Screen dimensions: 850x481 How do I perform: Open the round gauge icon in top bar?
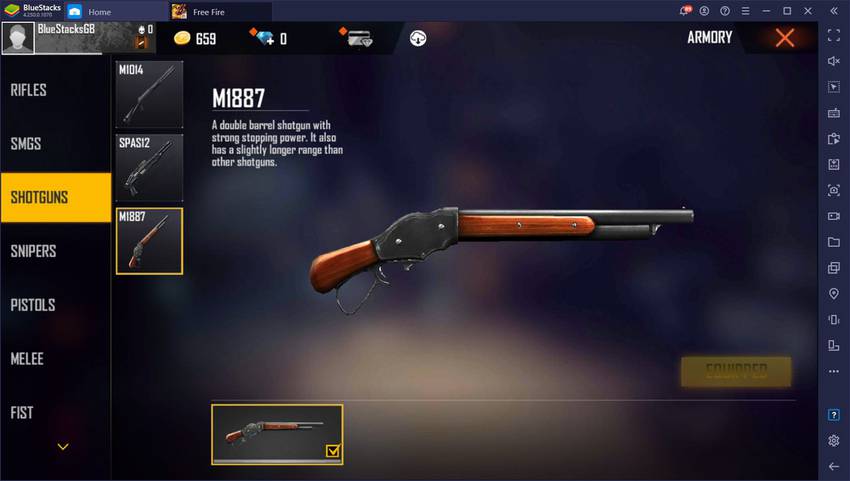[418, 38]
